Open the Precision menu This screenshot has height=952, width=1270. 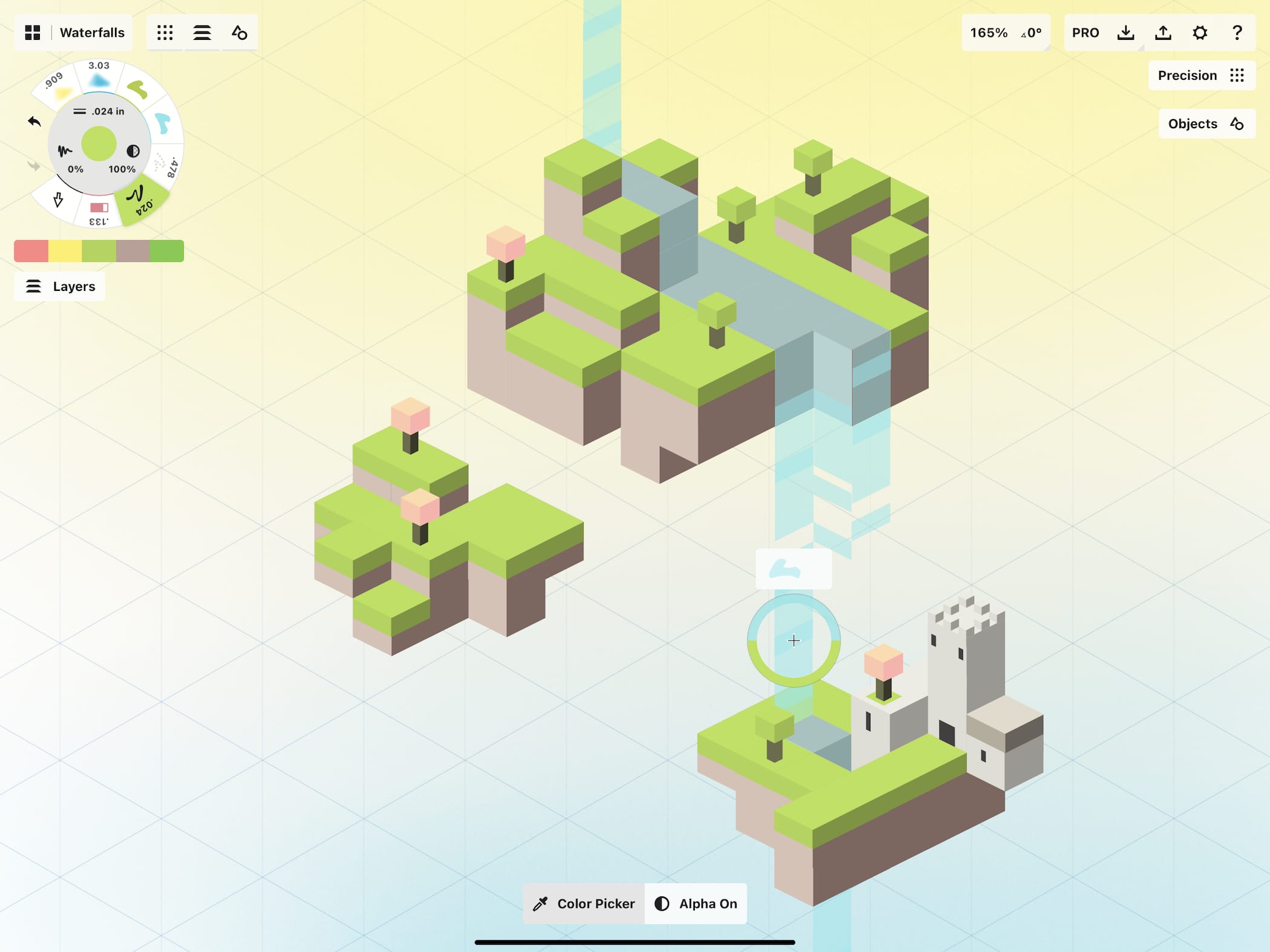[x=1200, y=76]
